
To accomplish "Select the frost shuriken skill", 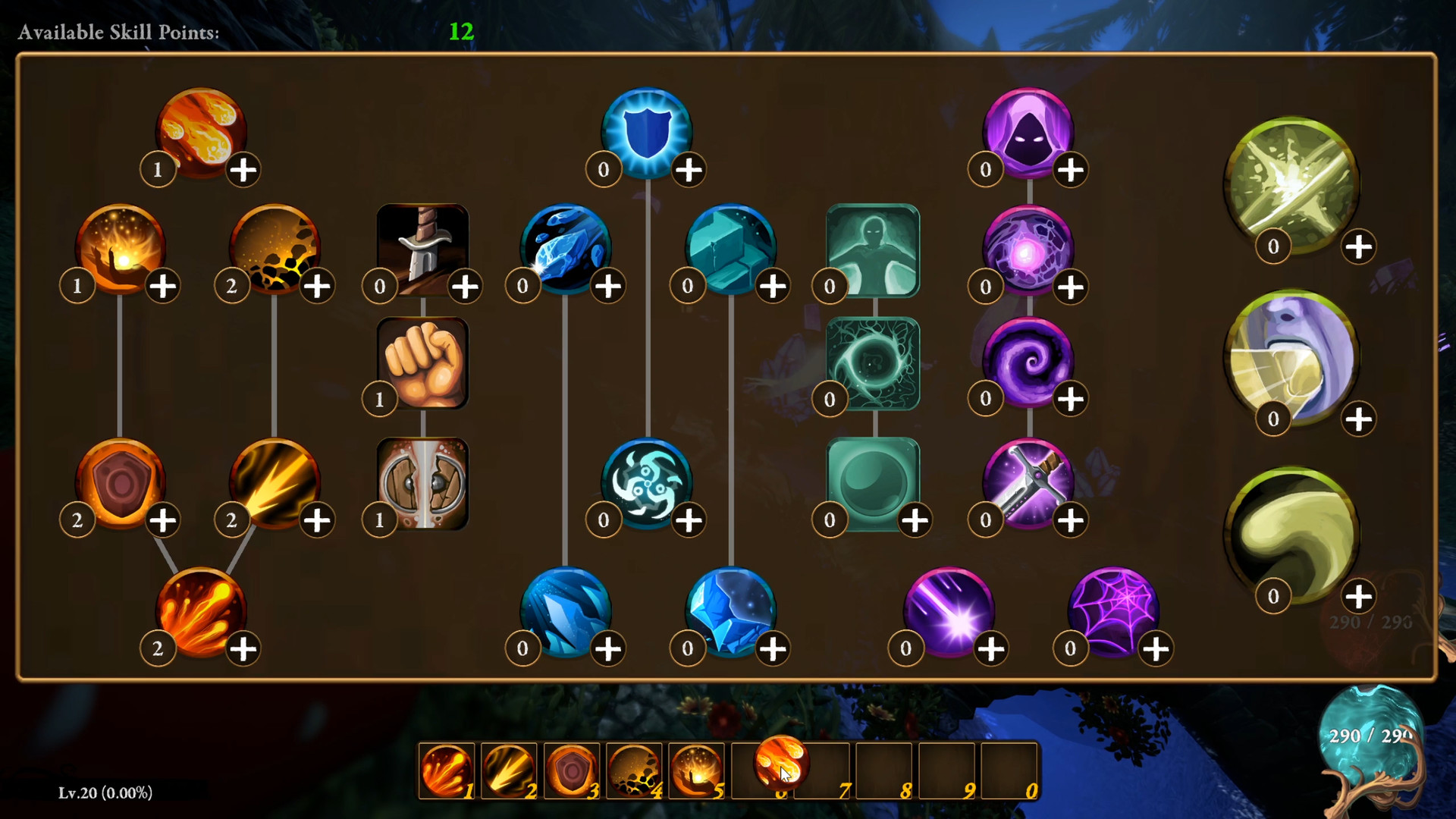I will pyautogui.click(x=648, y=479).
